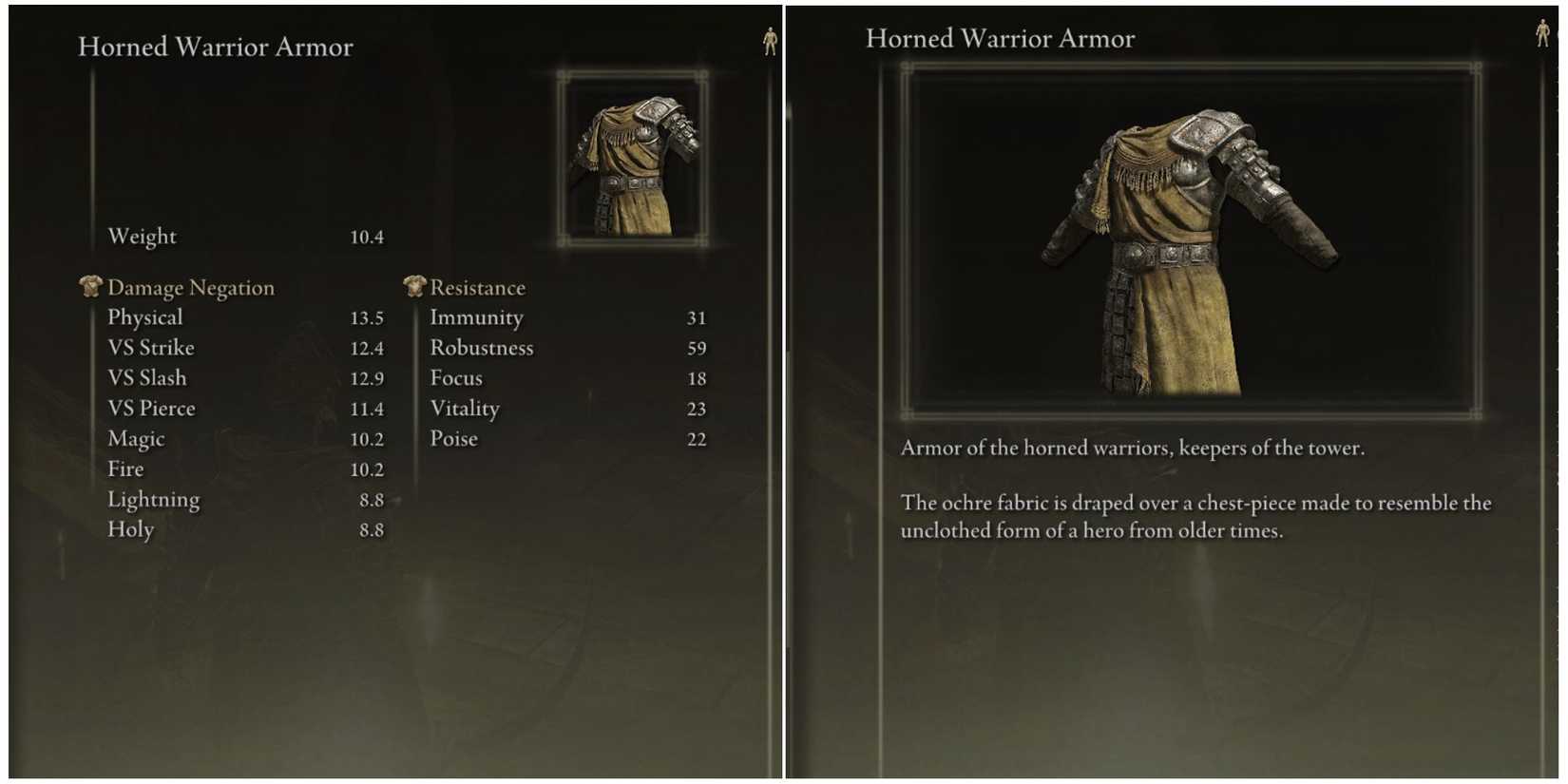
Task: Click the Weight stat label
Action: coord(141,236)
